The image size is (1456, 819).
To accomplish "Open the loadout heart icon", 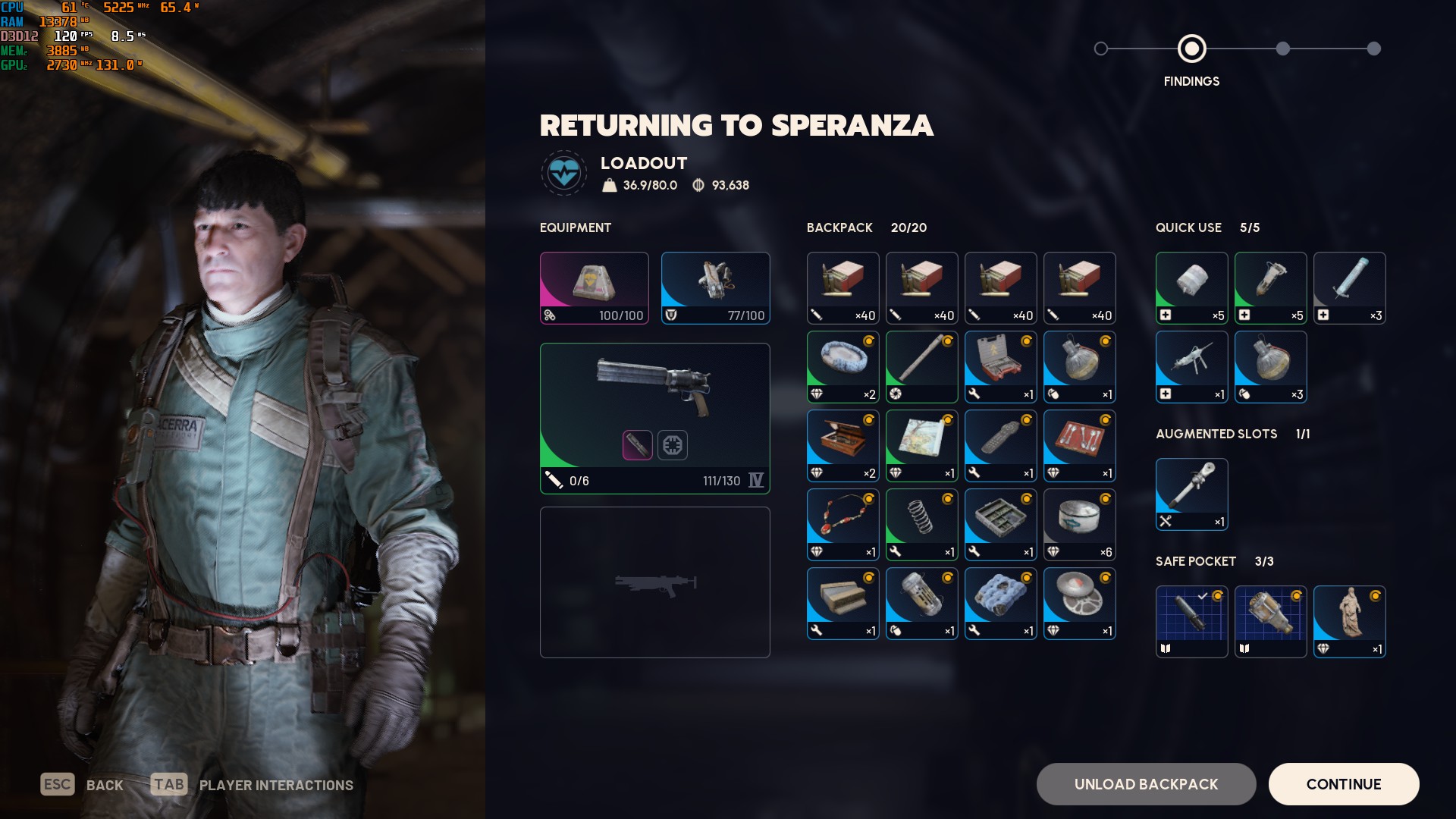I will tap(563, 173).
